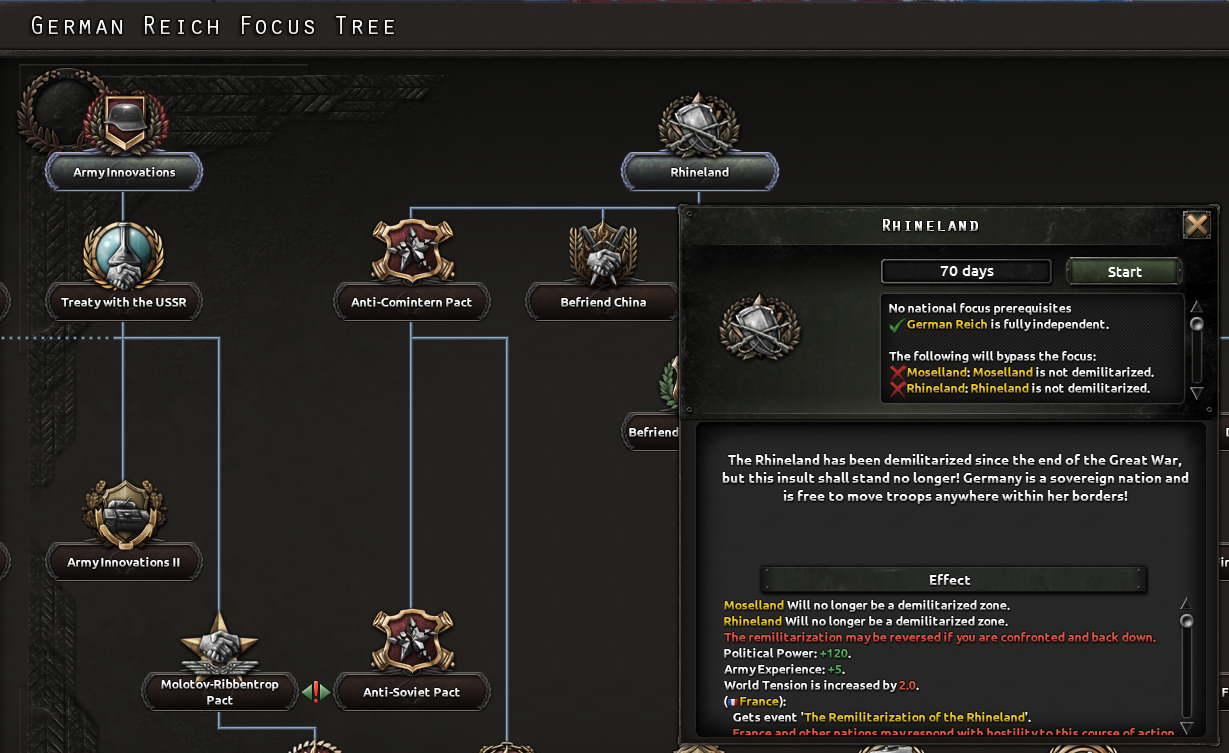
Task: Select the Army Innovations focus
Action: click(124, 172)
